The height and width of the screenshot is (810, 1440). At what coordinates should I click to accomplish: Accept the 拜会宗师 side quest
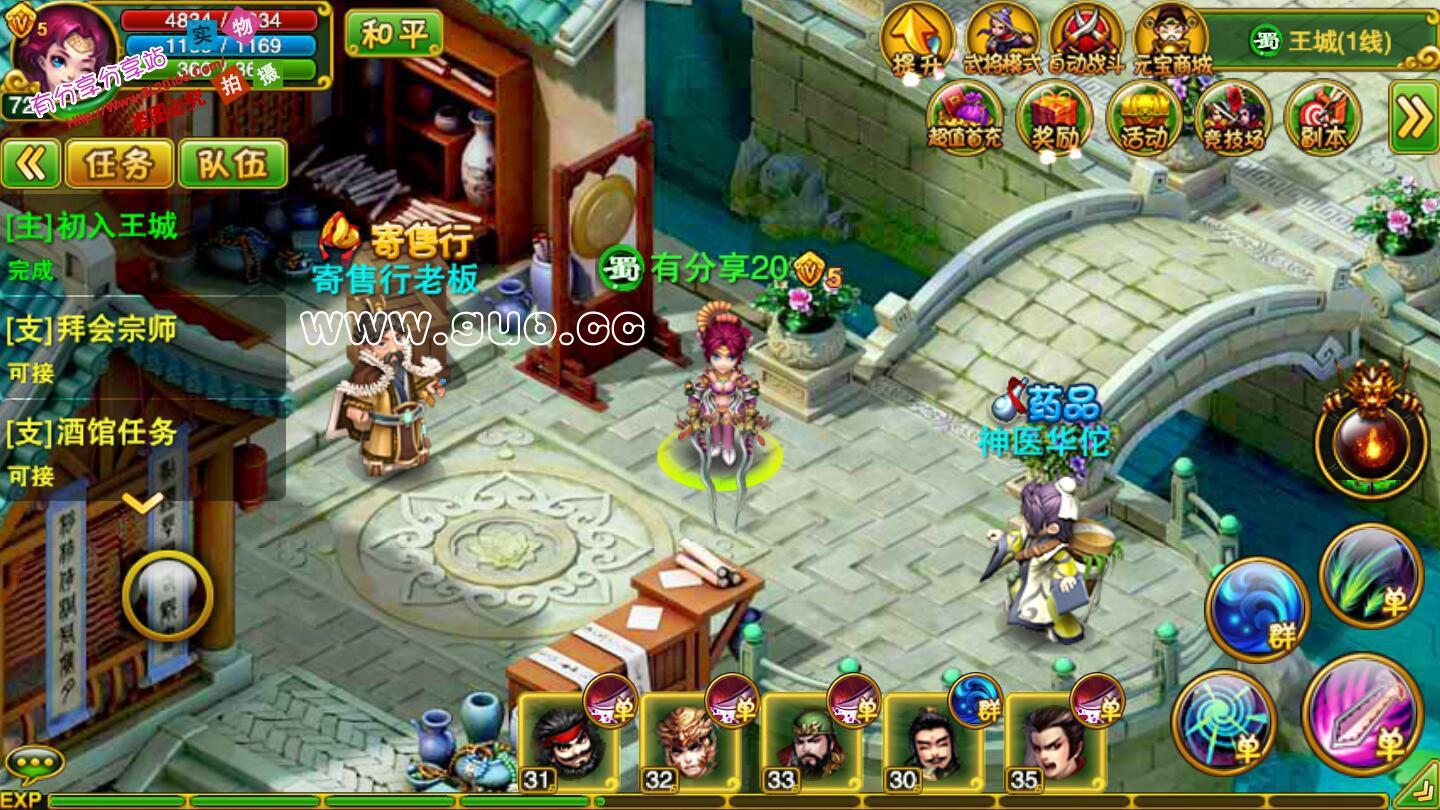tap(92, 330)
